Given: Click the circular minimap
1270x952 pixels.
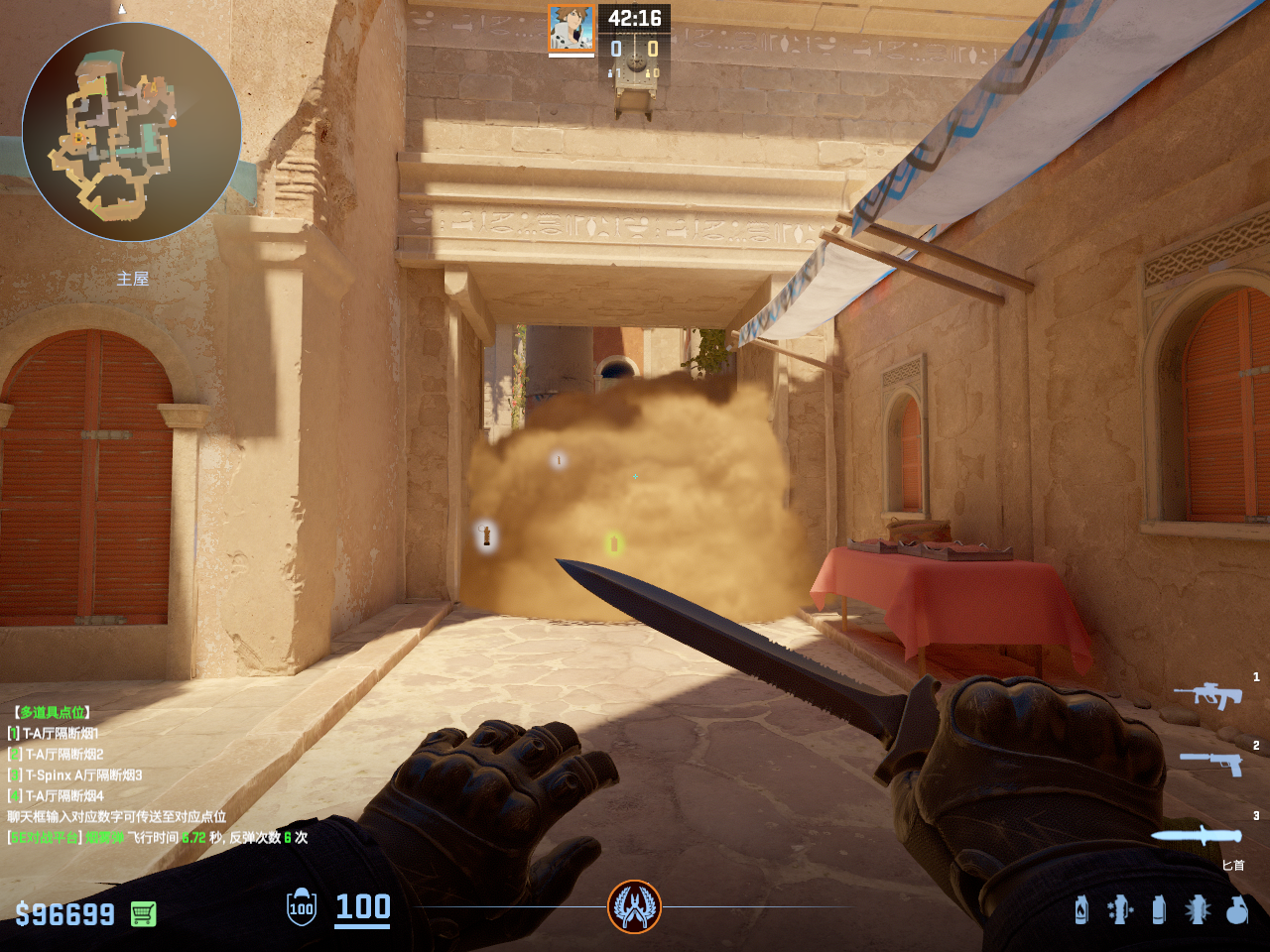Looking at the screenshot, I should (132, 132).
